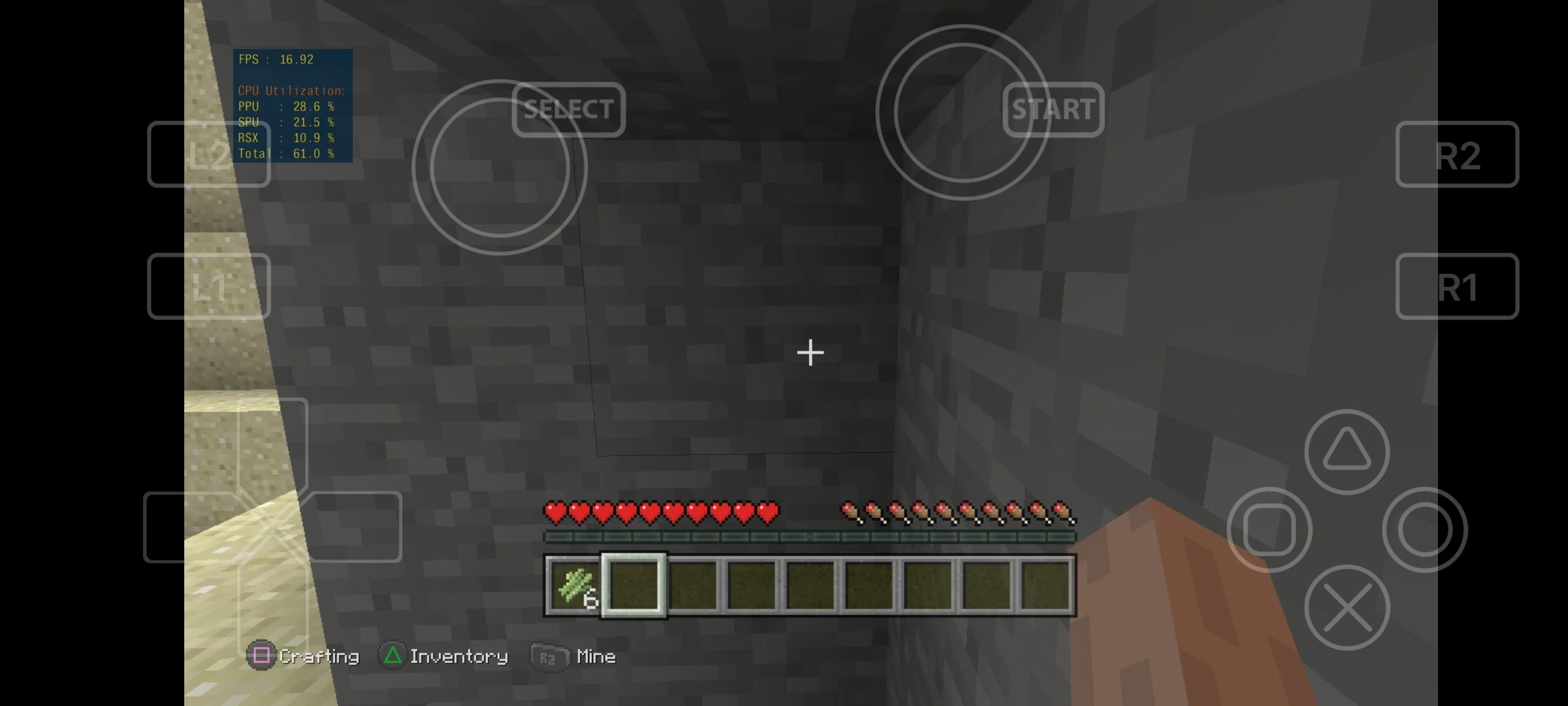Tap the L1 shoulder button

(208, 286)
